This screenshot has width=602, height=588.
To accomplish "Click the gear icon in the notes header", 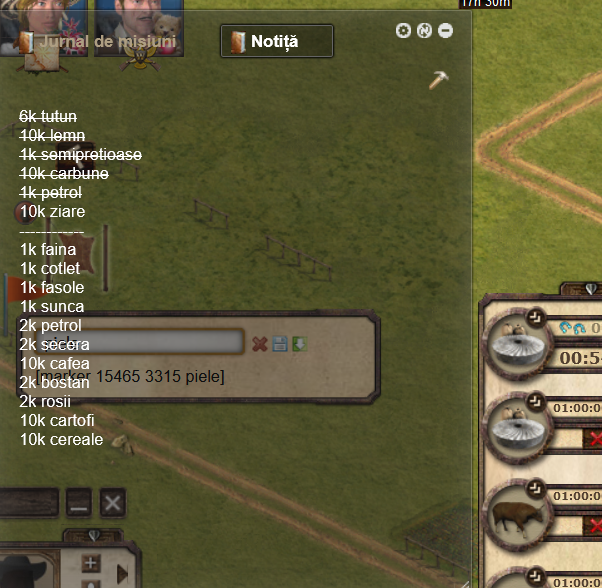I will tap(404, 31).
